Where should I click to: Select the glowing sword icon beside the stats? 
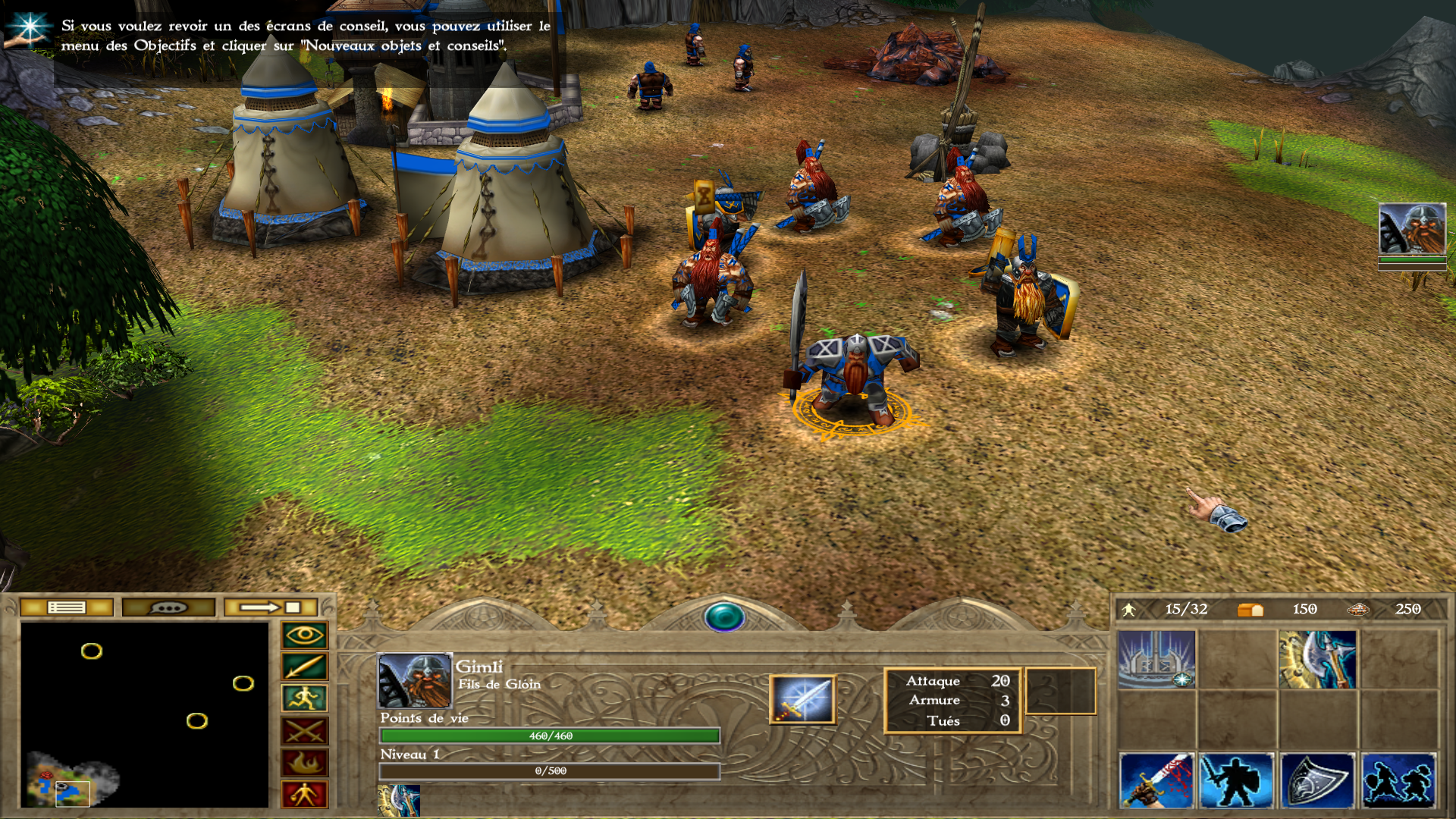click(x=802, y=698)
